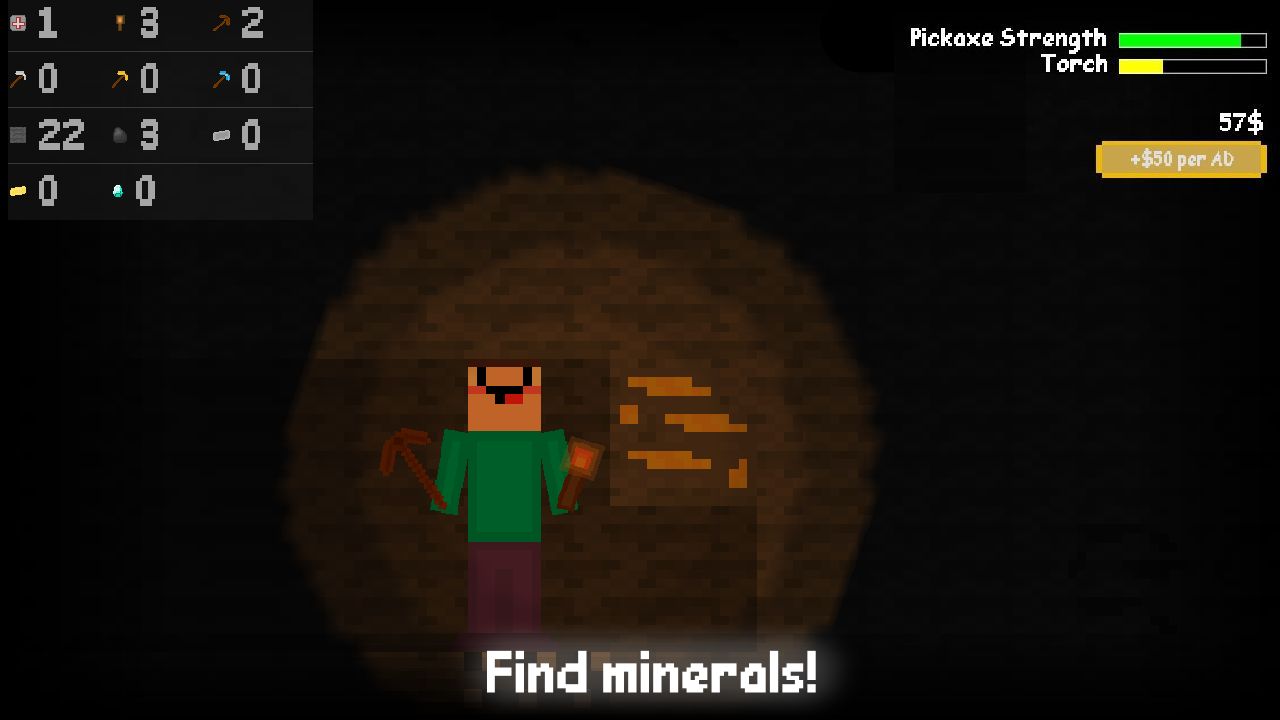Click the Pickaxe Strength label text
1280x720 pixels.
[x=1006, y=39]
